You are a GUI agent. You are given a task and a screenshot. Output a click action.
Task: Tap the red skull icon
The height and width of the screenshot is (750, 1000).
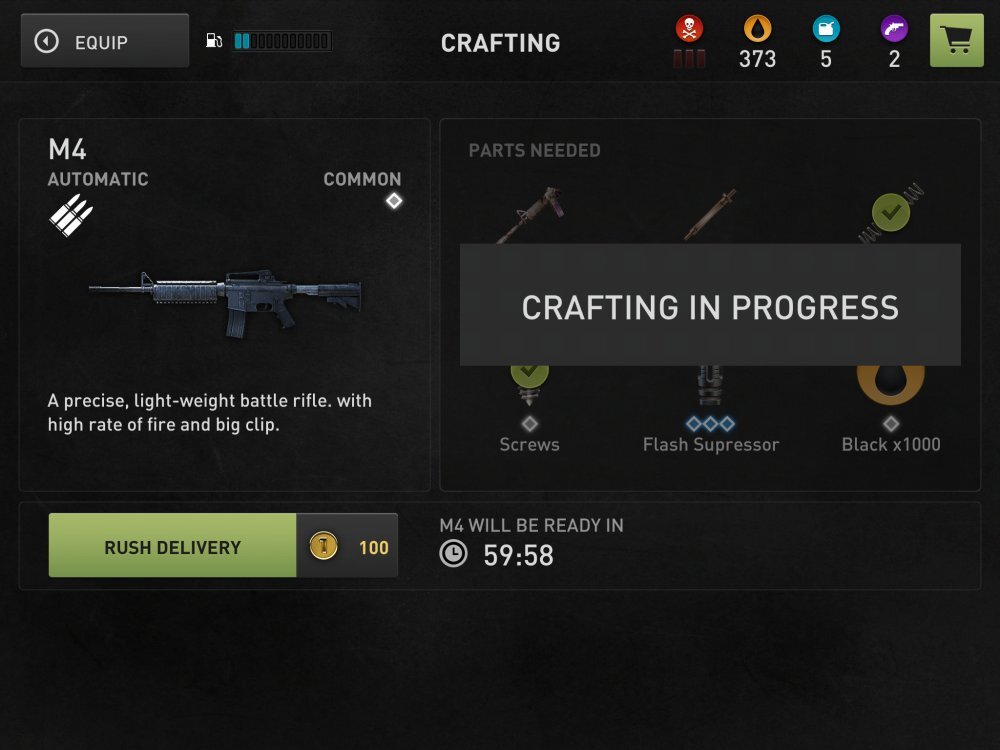pyautogui.click(x=689, y=29)
